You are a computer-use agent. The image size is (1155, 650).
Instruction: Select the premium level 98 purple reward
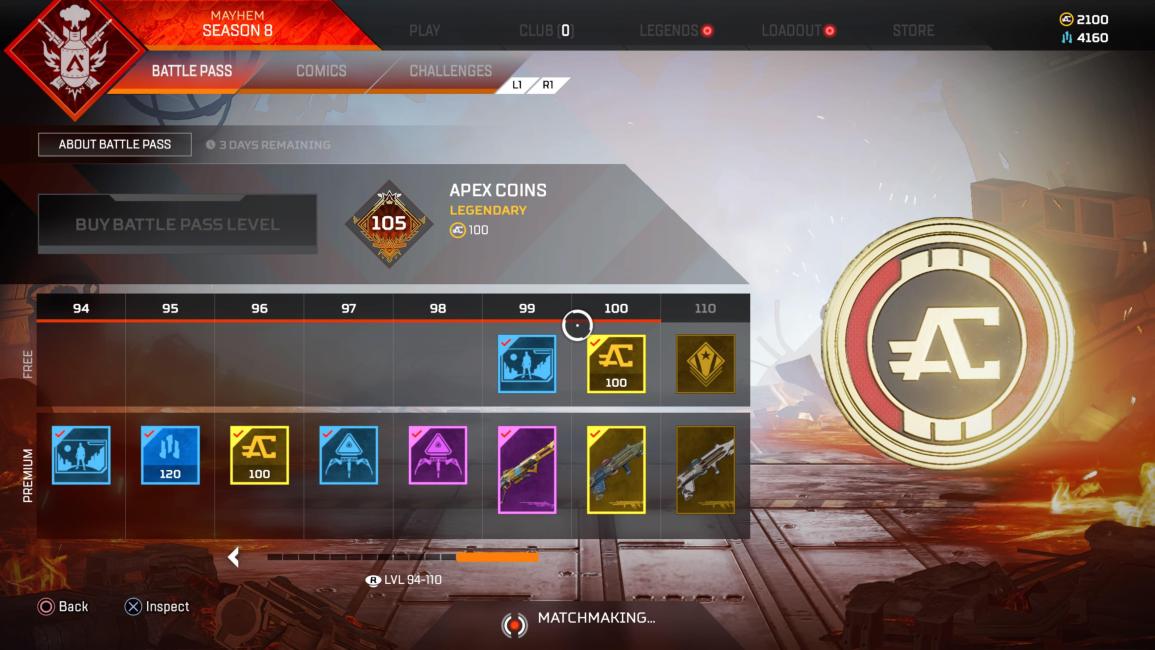click(x=438, y=455)
